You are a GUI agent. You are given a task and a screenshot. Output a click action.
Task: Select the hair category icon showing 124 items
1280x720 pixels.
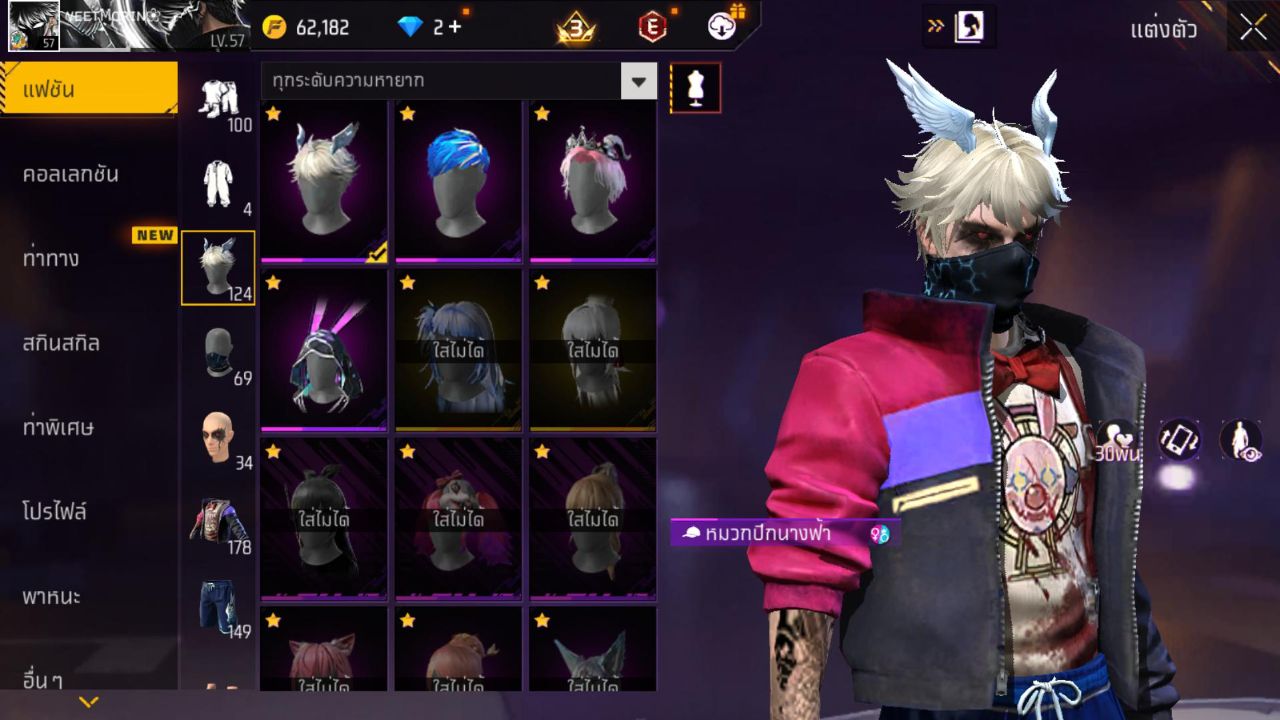[x=218, y=265]
